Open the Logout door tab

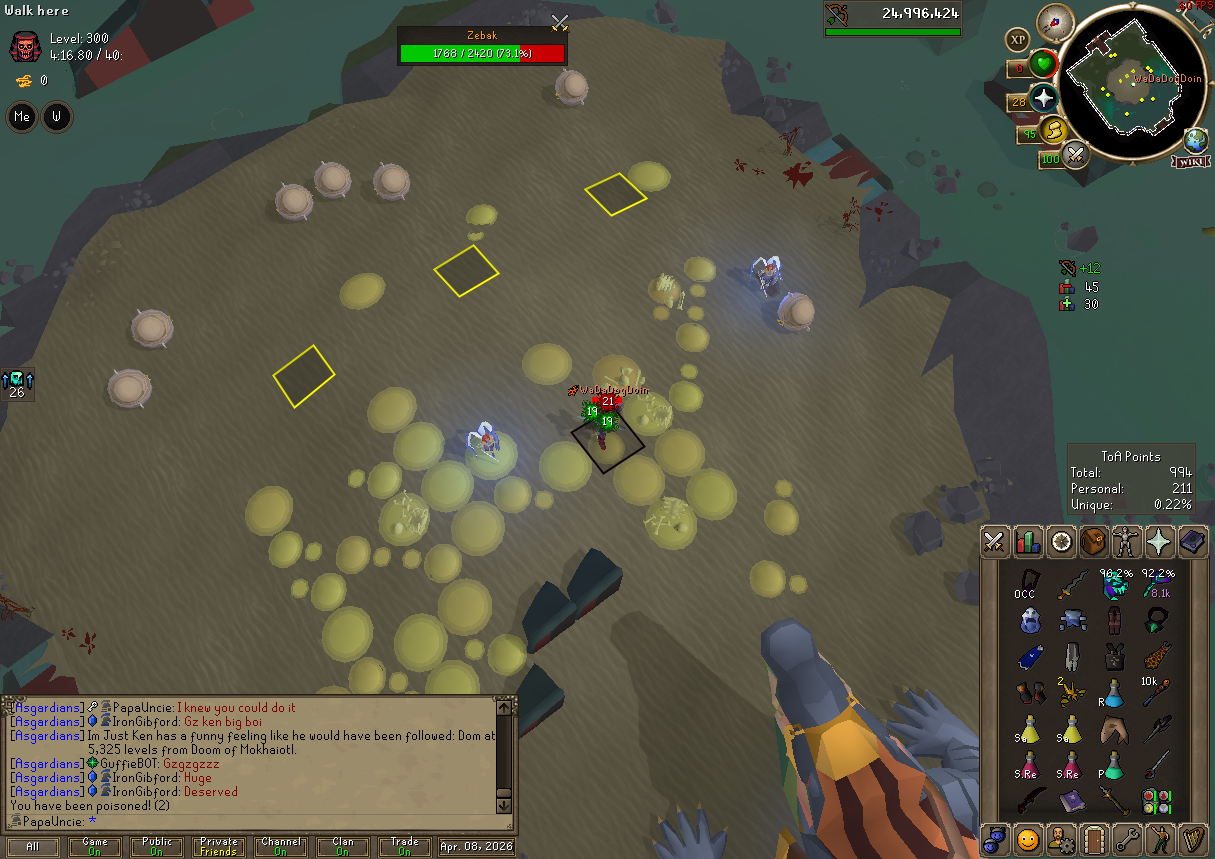(x=1094, y=838)
